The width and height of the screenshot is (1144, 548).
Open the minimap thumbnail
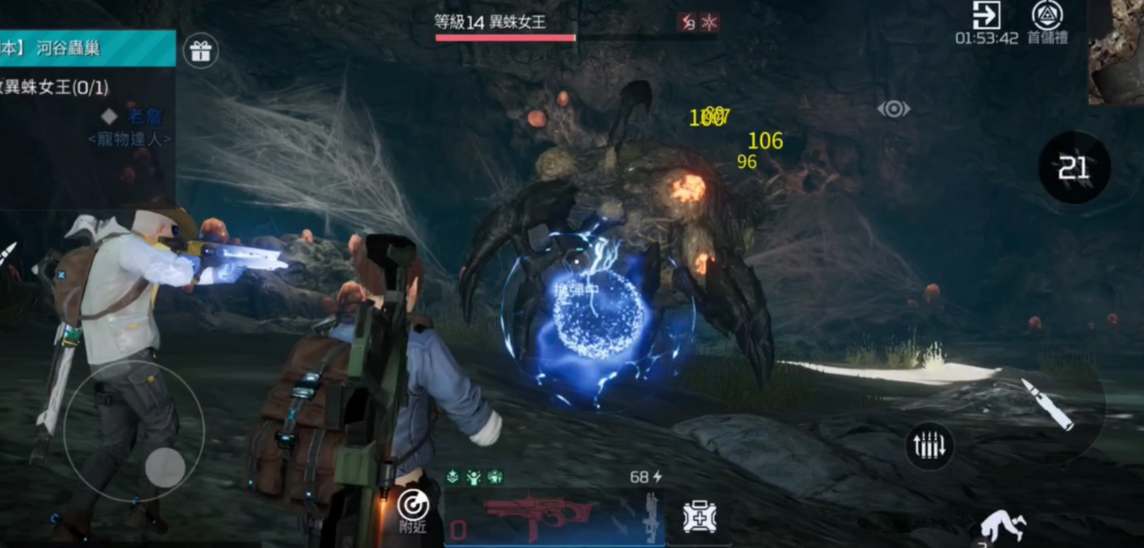1116,52
